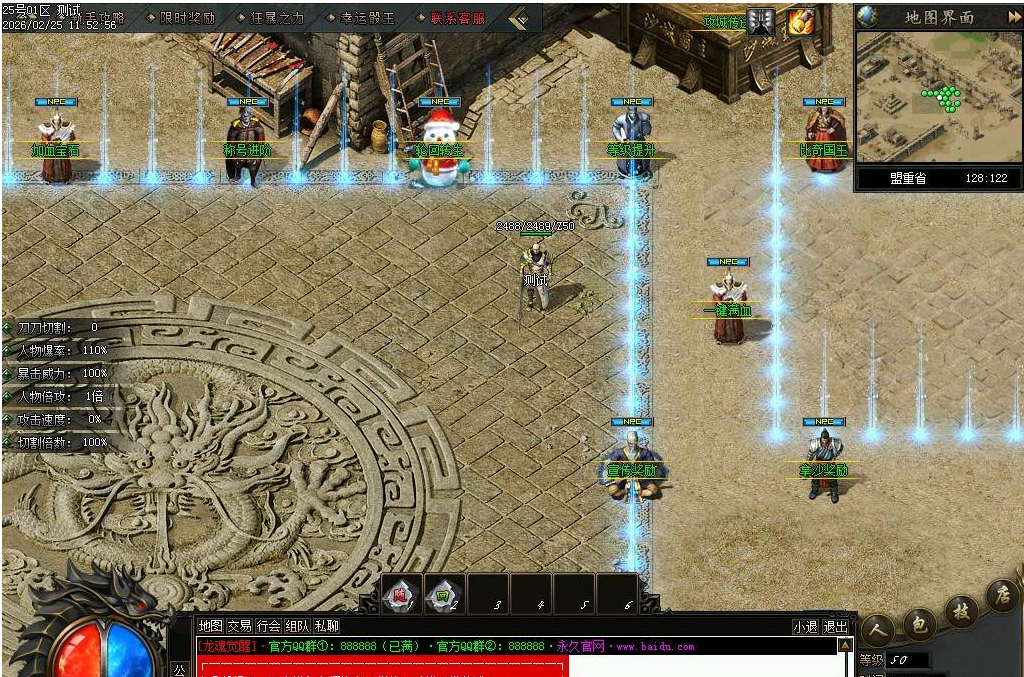Open the 地图 button on chat bar
1024x677 pixels.
click(210, 626)
